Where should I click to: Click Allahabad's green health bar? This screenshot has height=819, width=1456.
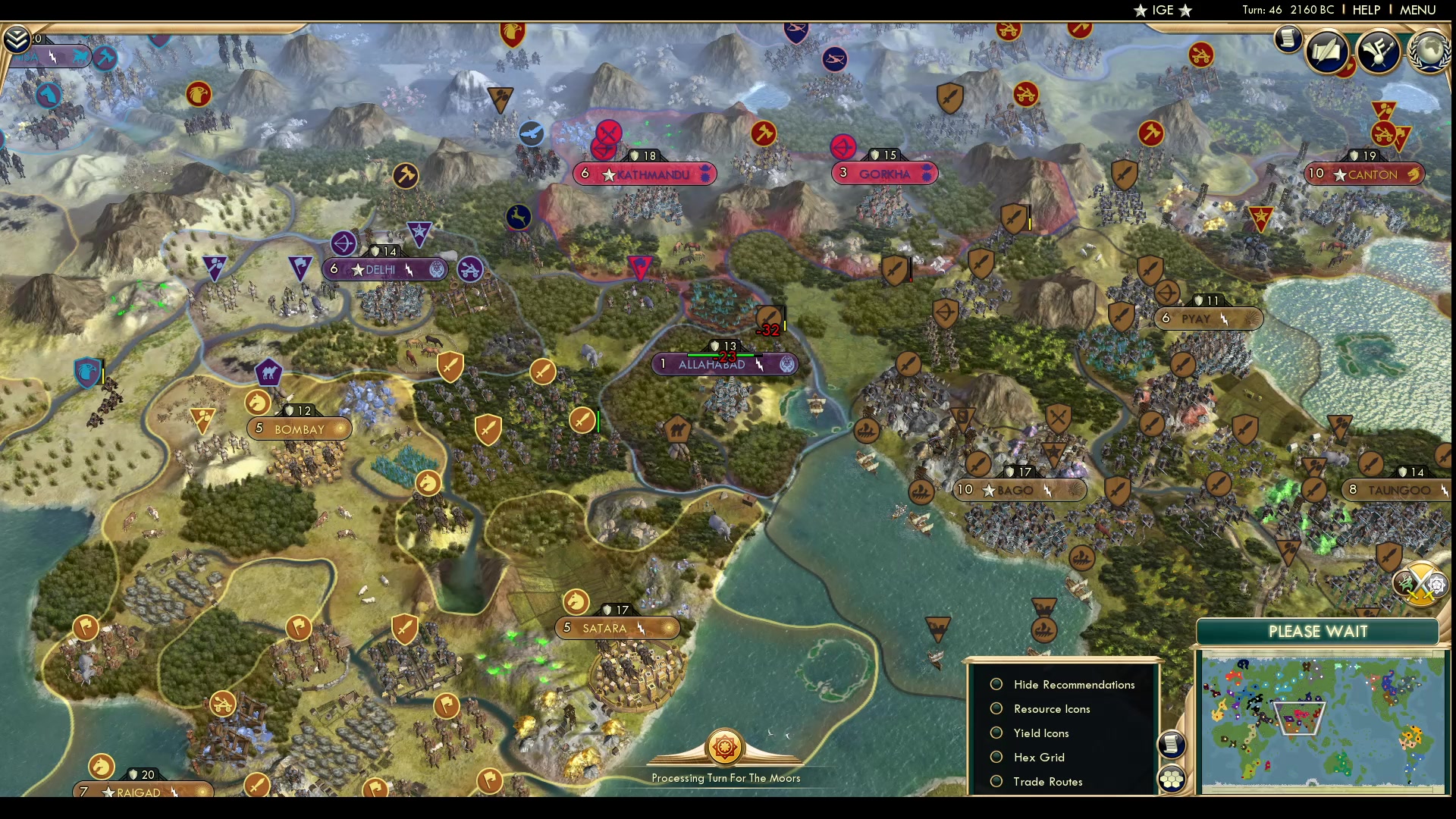click(x=720, y=353)
